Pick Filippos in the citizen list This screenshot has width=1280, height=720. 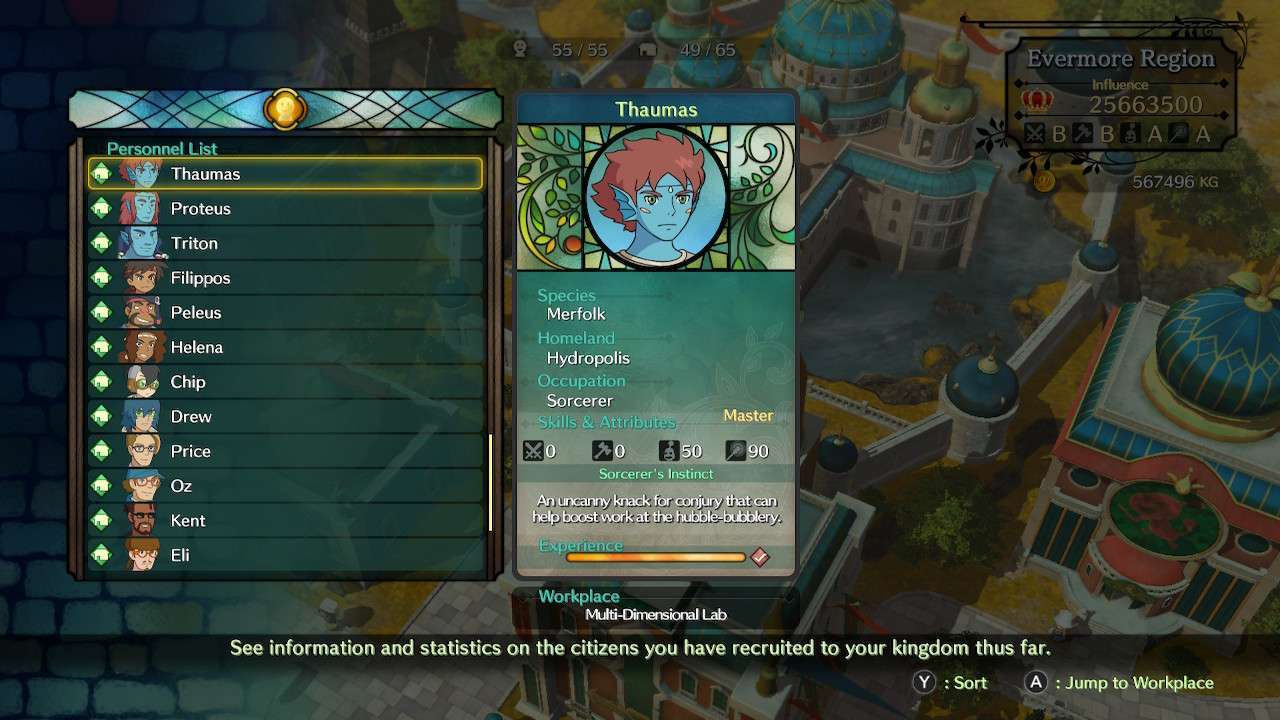(285, 278)
